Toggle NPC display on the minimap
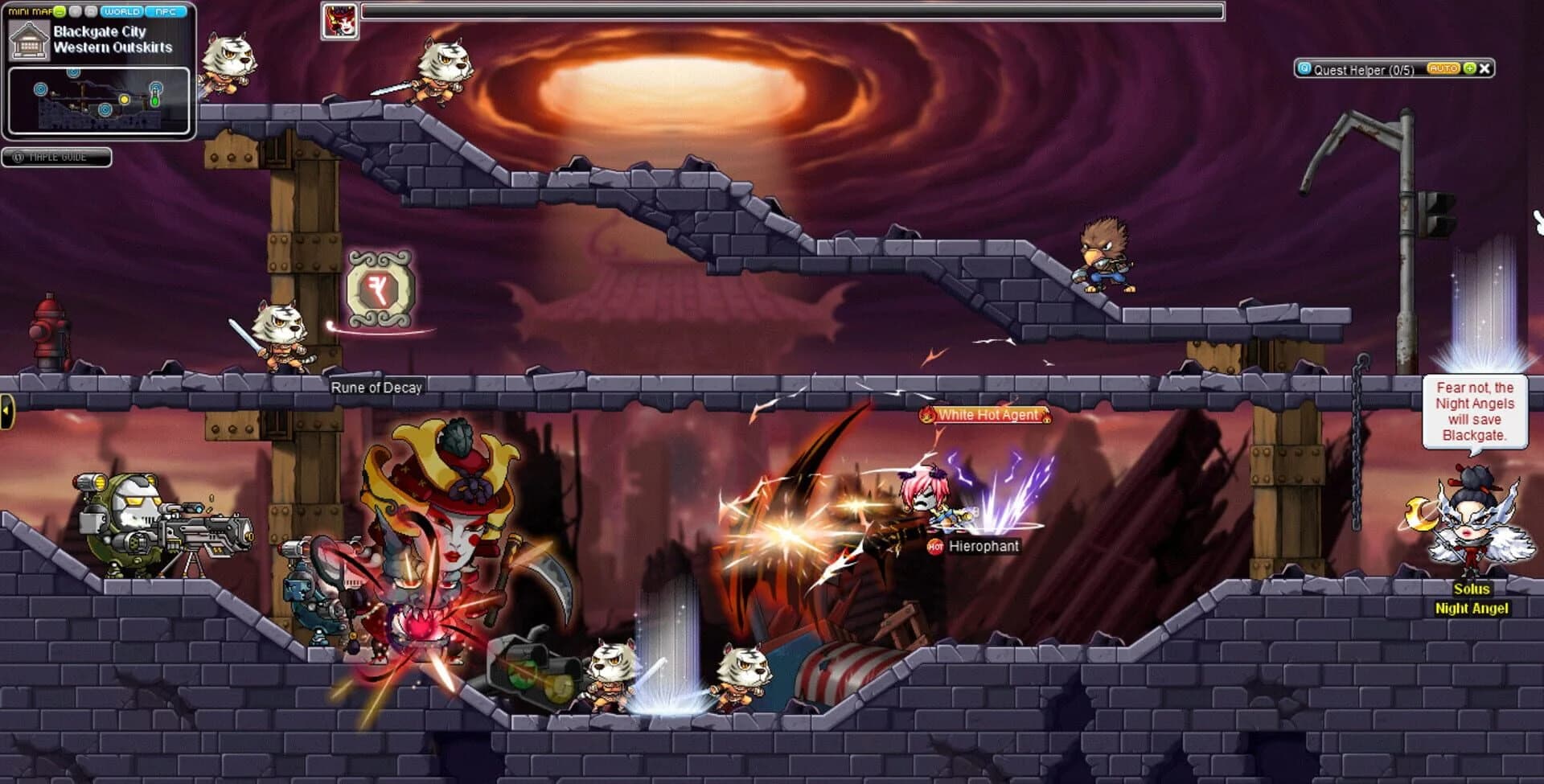Image resolution: width=1544 pixels, height=784 pixels. (x=166, y=11)
